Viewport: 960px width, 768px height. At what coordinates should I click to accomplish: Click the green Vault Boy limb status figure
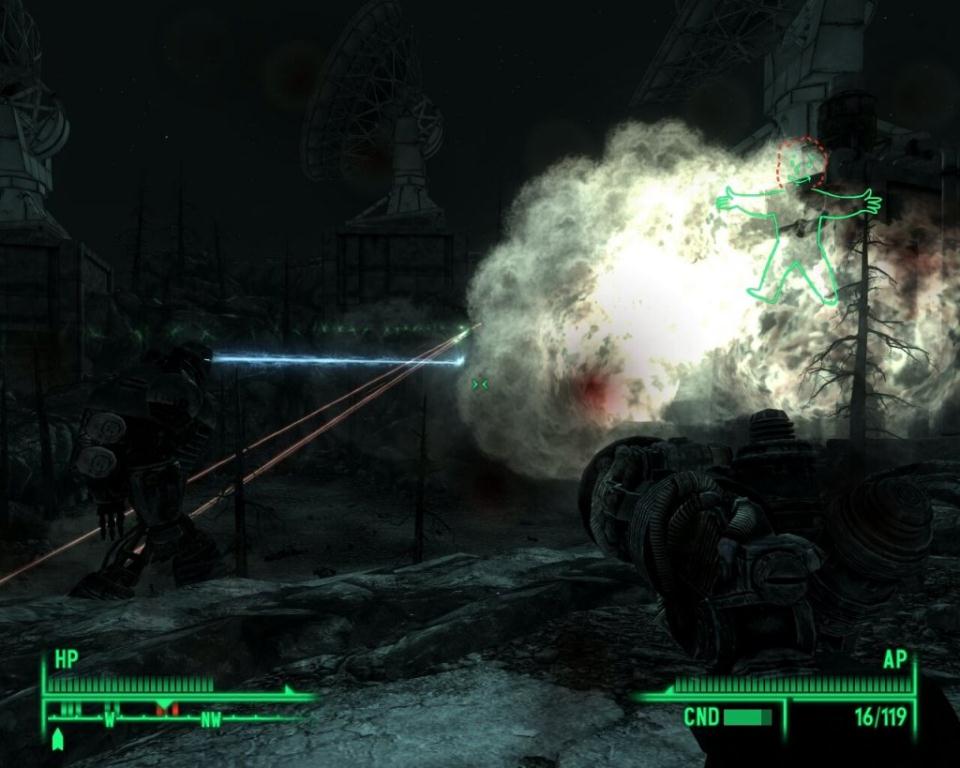pyautogui.click(x=799, y=224)
